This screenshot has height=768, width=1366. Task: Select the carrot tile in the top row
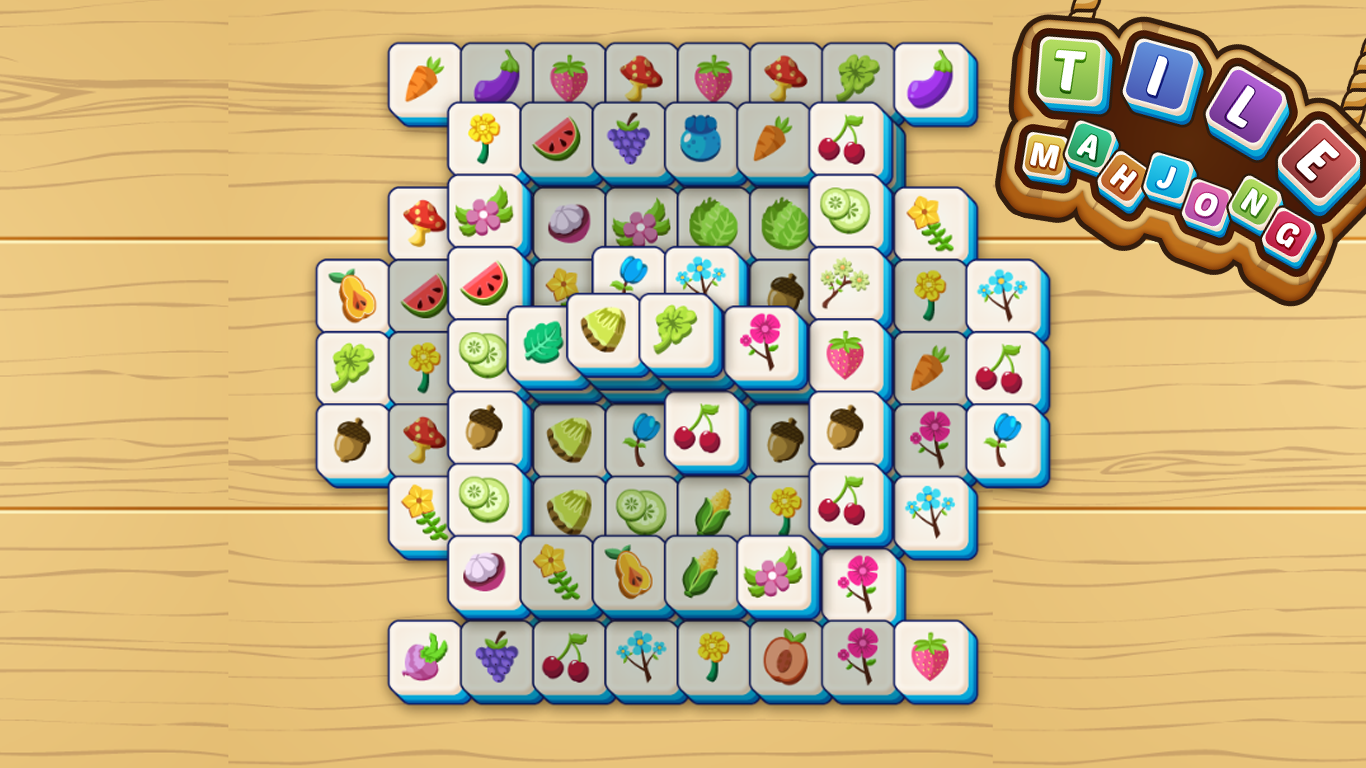click(421, 75)
